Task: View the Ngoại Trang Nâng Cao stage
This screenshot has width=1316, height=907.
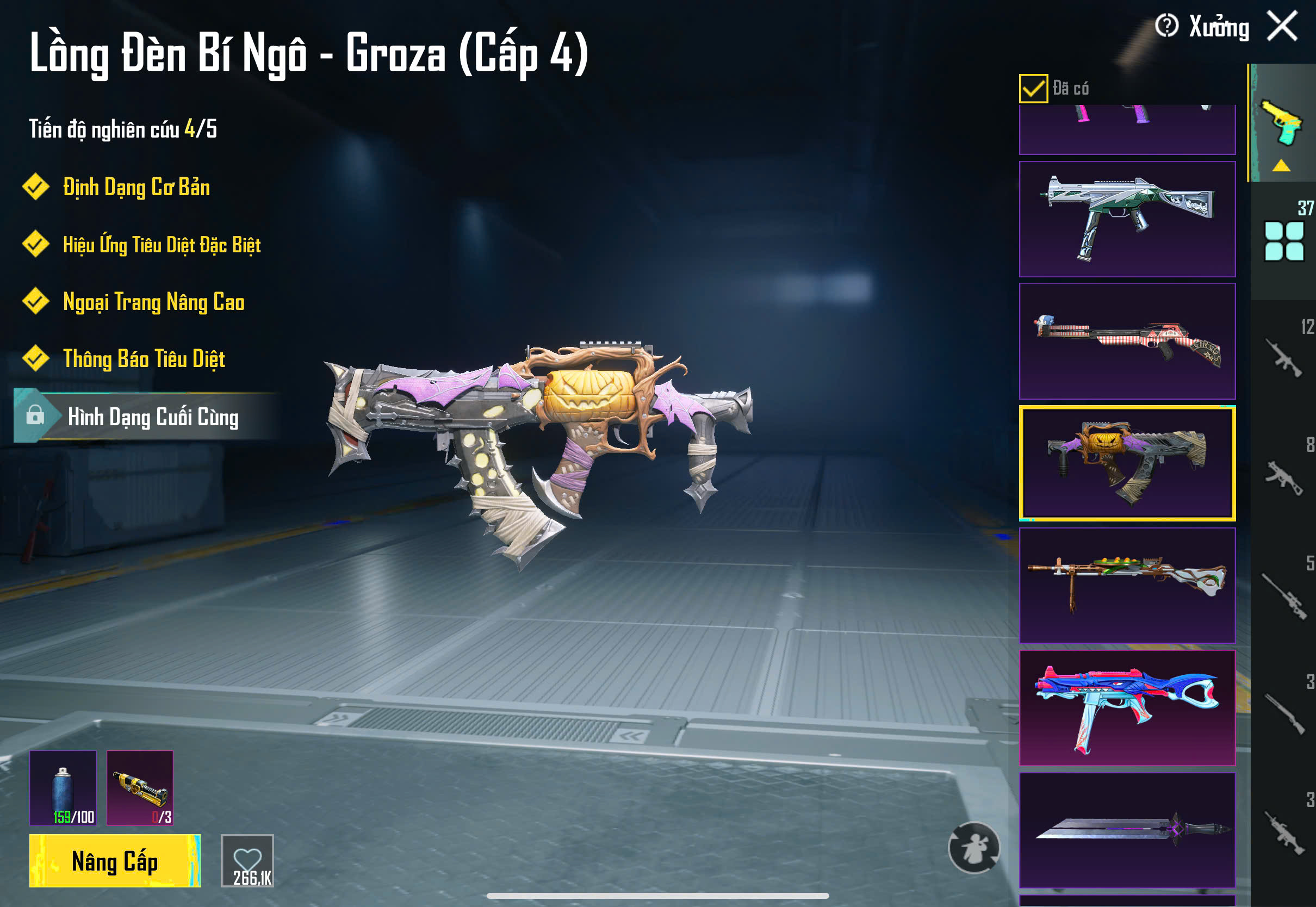Action: [x=153, y=302]
